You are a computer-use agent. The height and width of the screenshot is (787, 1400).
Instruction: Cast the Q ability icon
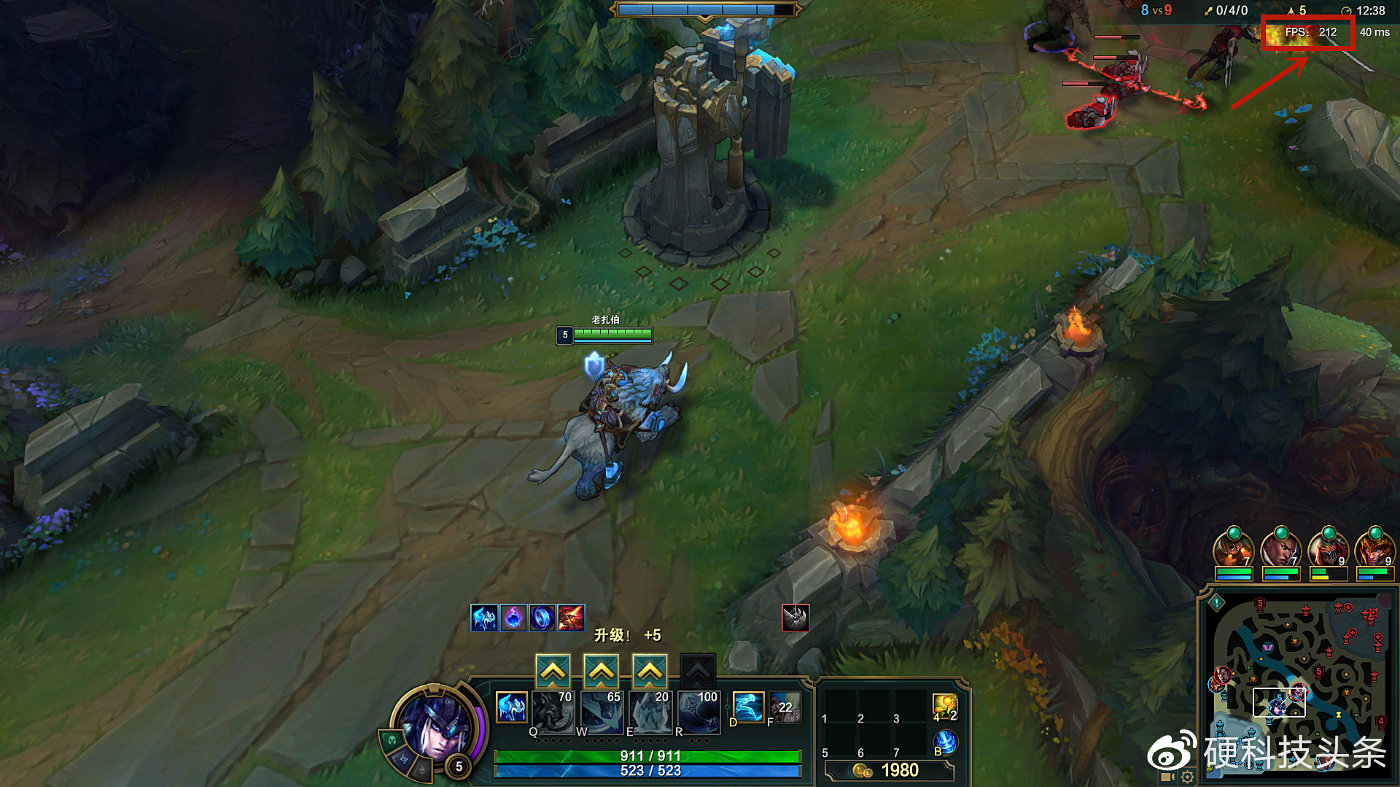point(553,711)
